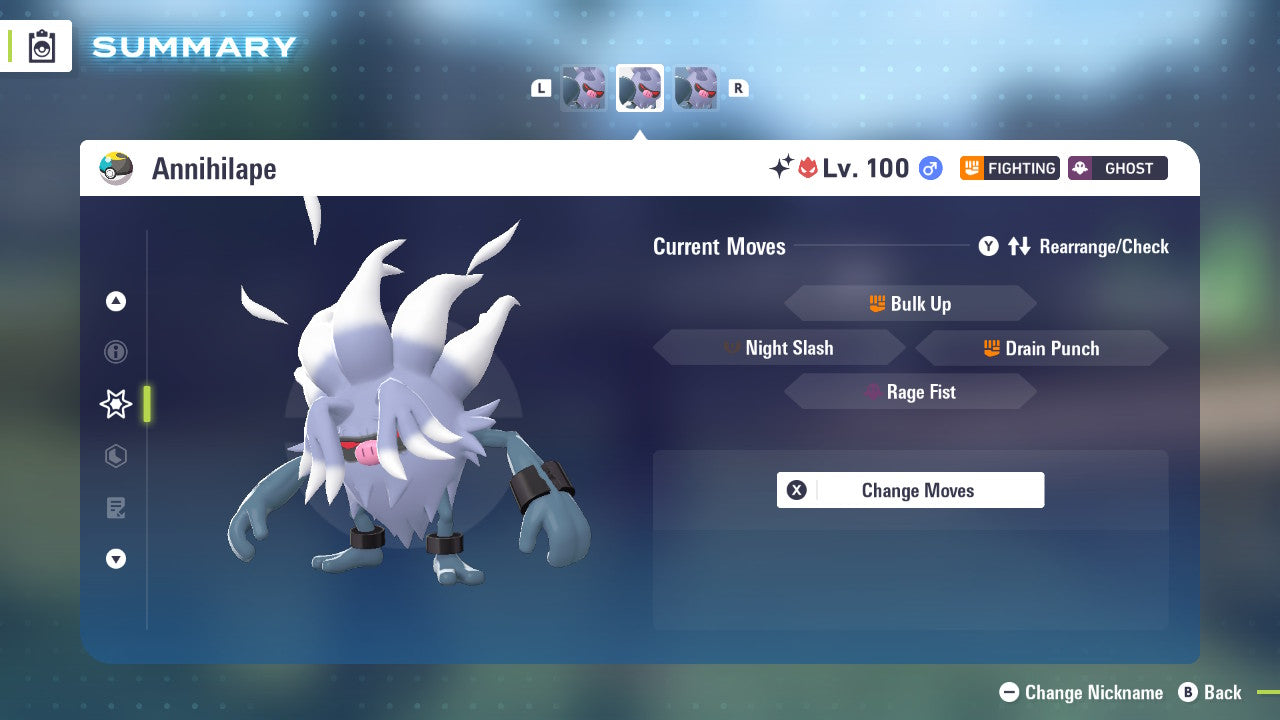Click the green page indicator next to the star icon
1280x720 pixels.
click(146, 404)
